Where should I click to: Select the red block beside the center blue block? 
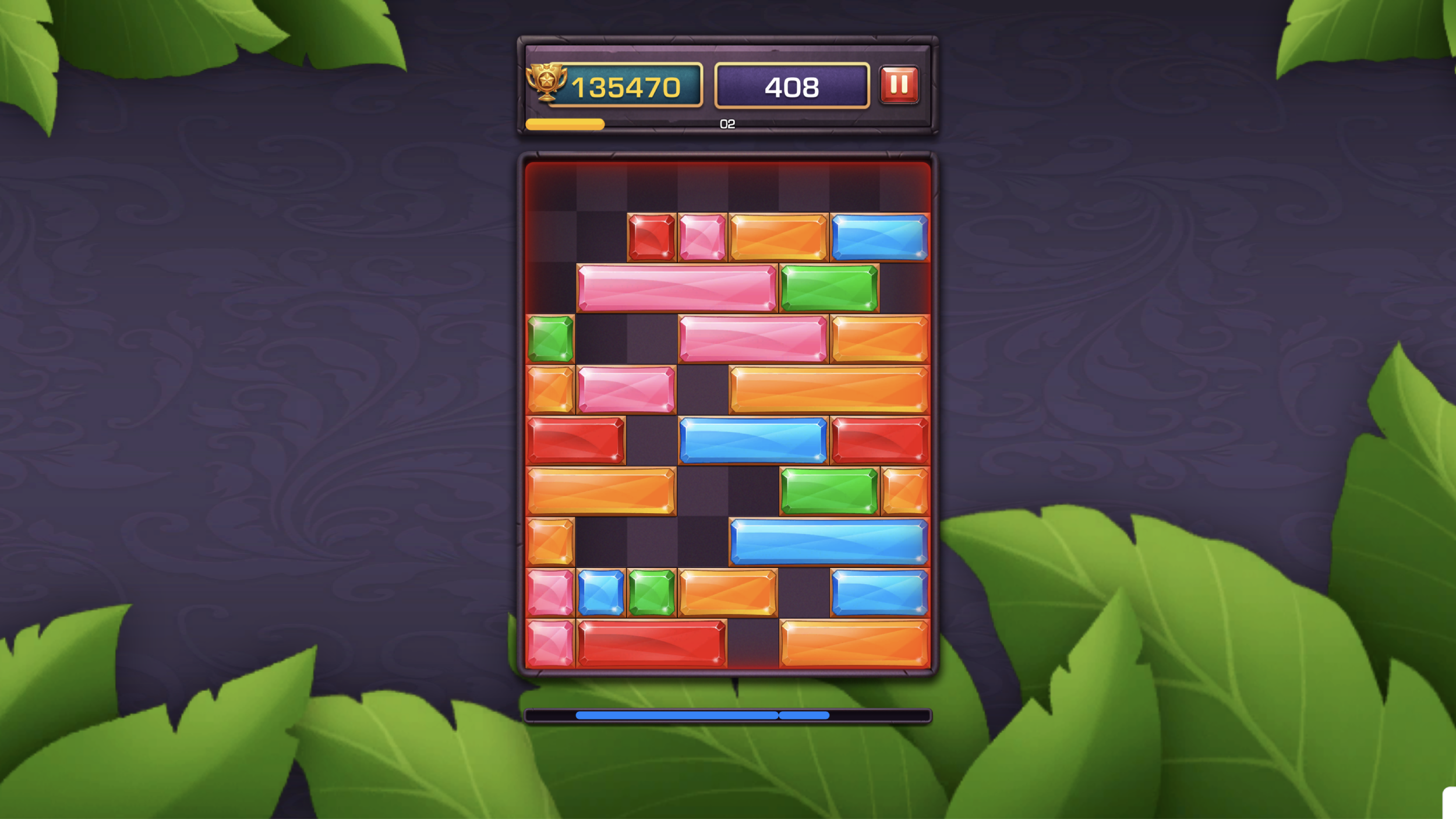879,439
